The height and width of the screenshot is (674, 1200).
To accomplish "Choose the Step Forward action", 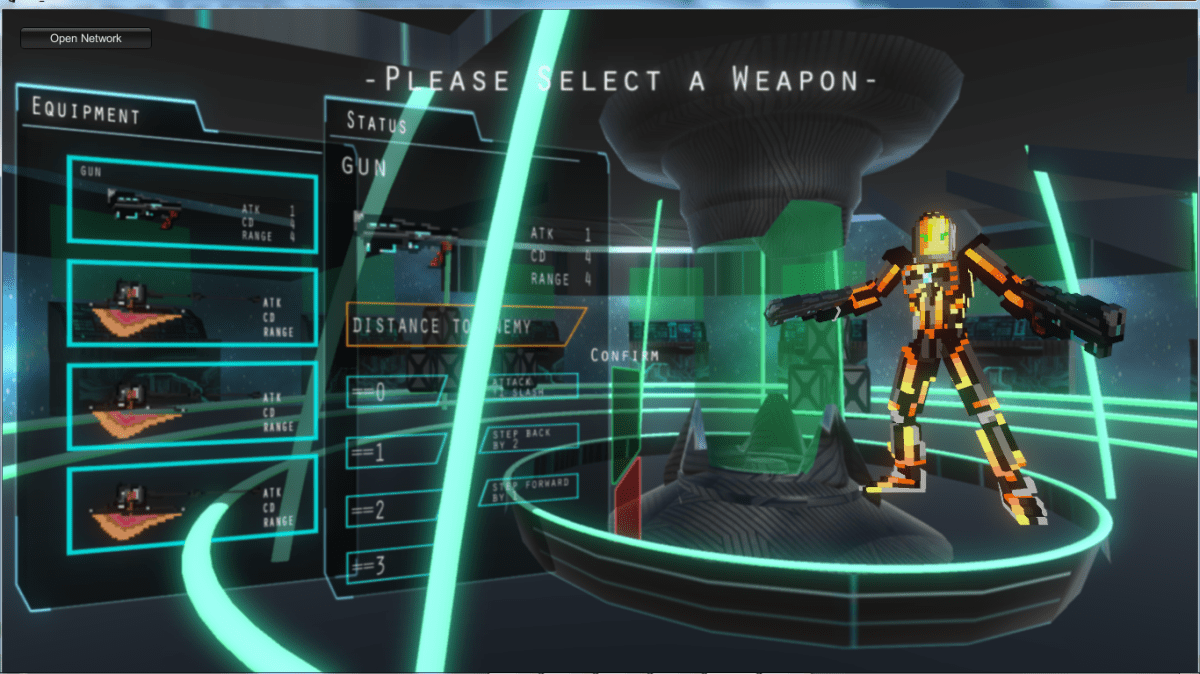I will [531, 488].
